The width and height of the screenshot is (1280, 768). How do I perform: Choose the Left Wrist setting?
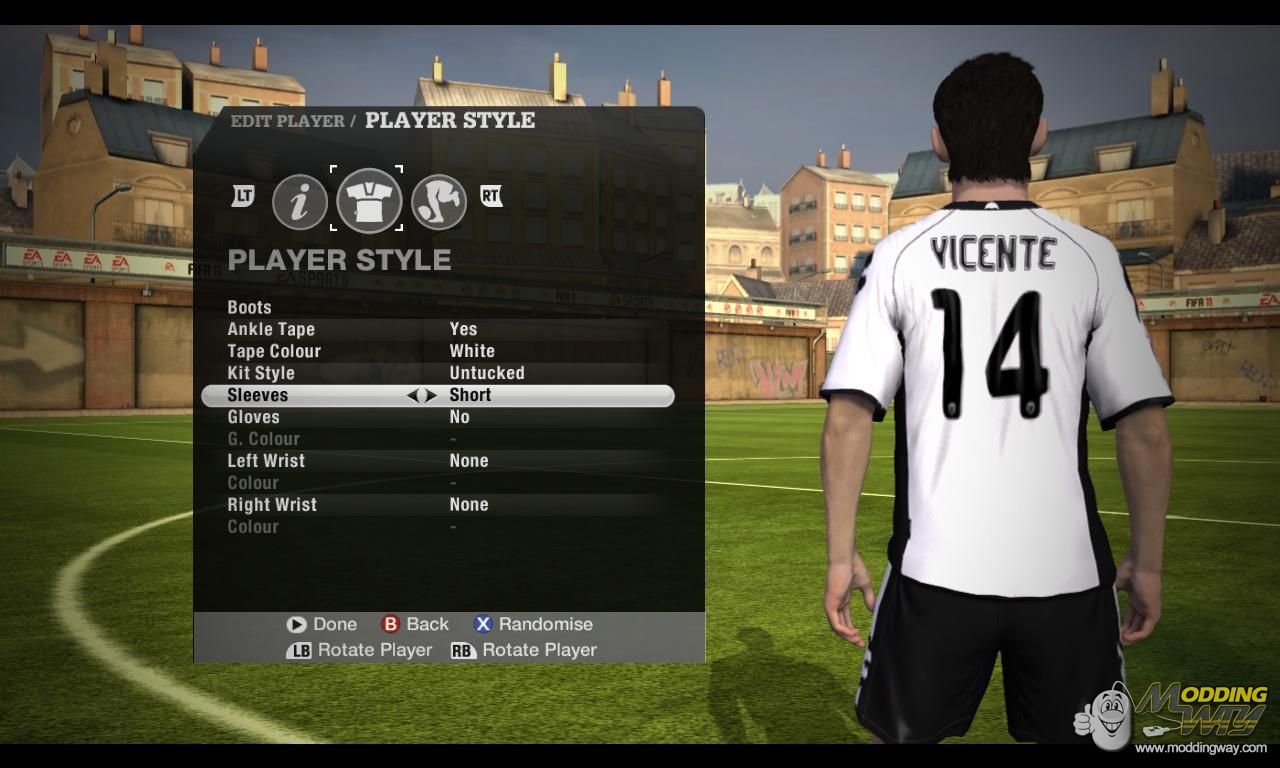tap(266, 461)
